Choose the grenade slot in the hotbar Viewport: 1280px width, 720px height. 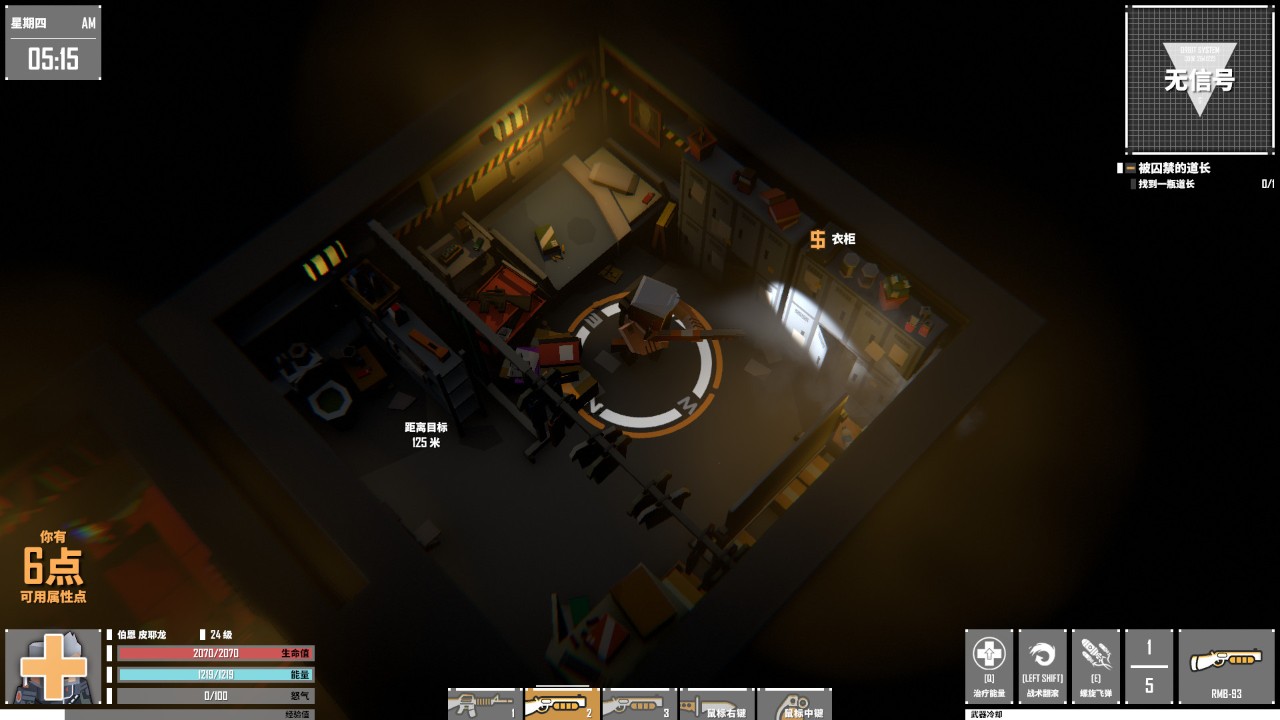[x=793, y=704]
